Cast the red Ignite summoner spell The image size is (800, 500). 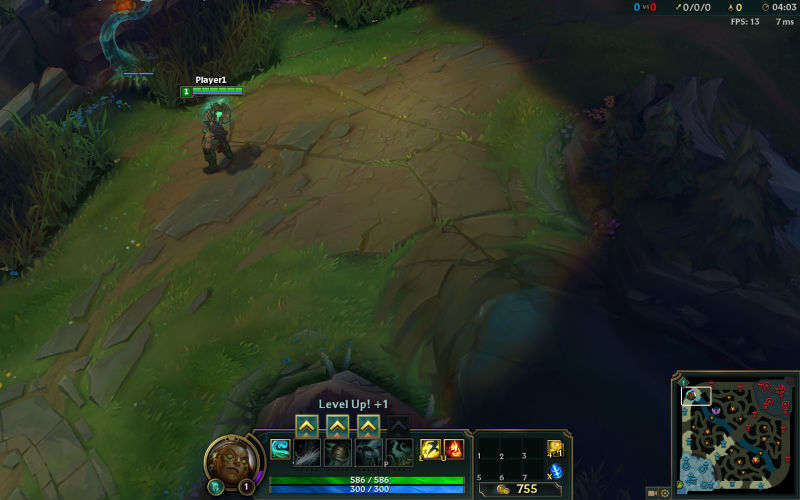(454, 449)
